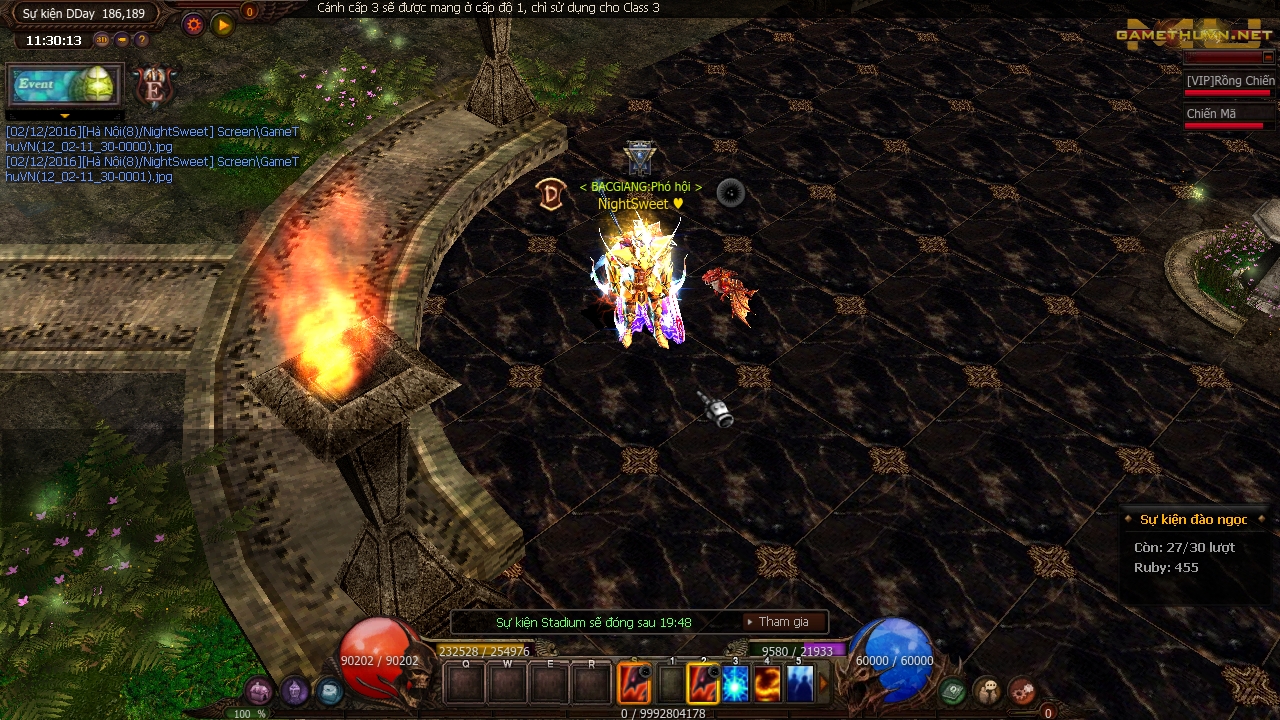The height and width of the screenshot is (720, 1280).
Task: Select the flame skill in slot 2
Action: 702,684
